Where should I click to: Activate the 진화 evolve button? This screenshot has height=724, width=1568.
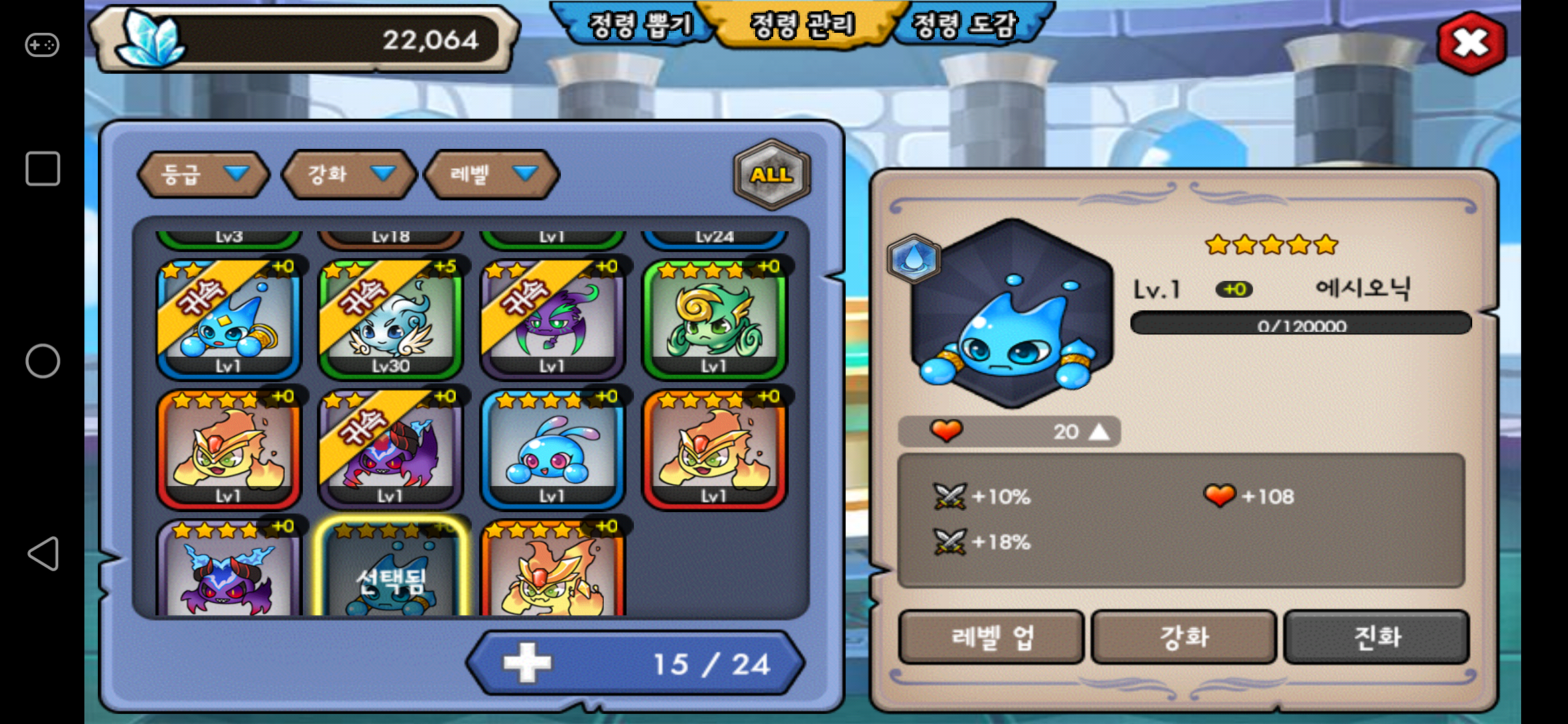(x=1377, y=637)
